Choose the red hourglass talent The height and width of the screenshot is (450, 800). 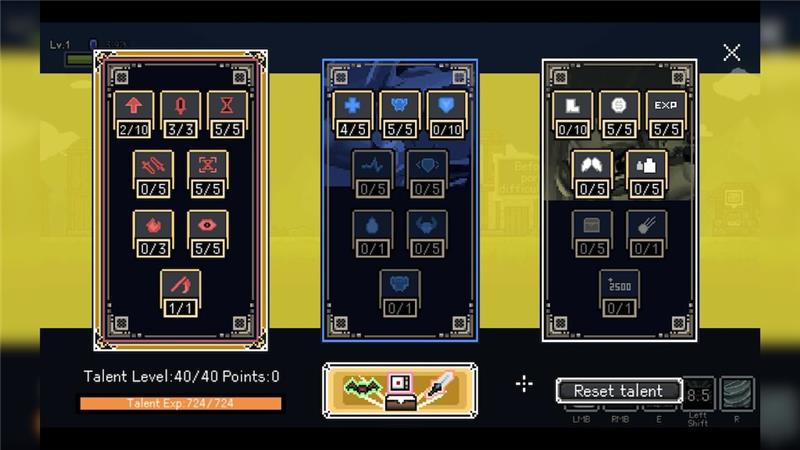tap(227, 108)
